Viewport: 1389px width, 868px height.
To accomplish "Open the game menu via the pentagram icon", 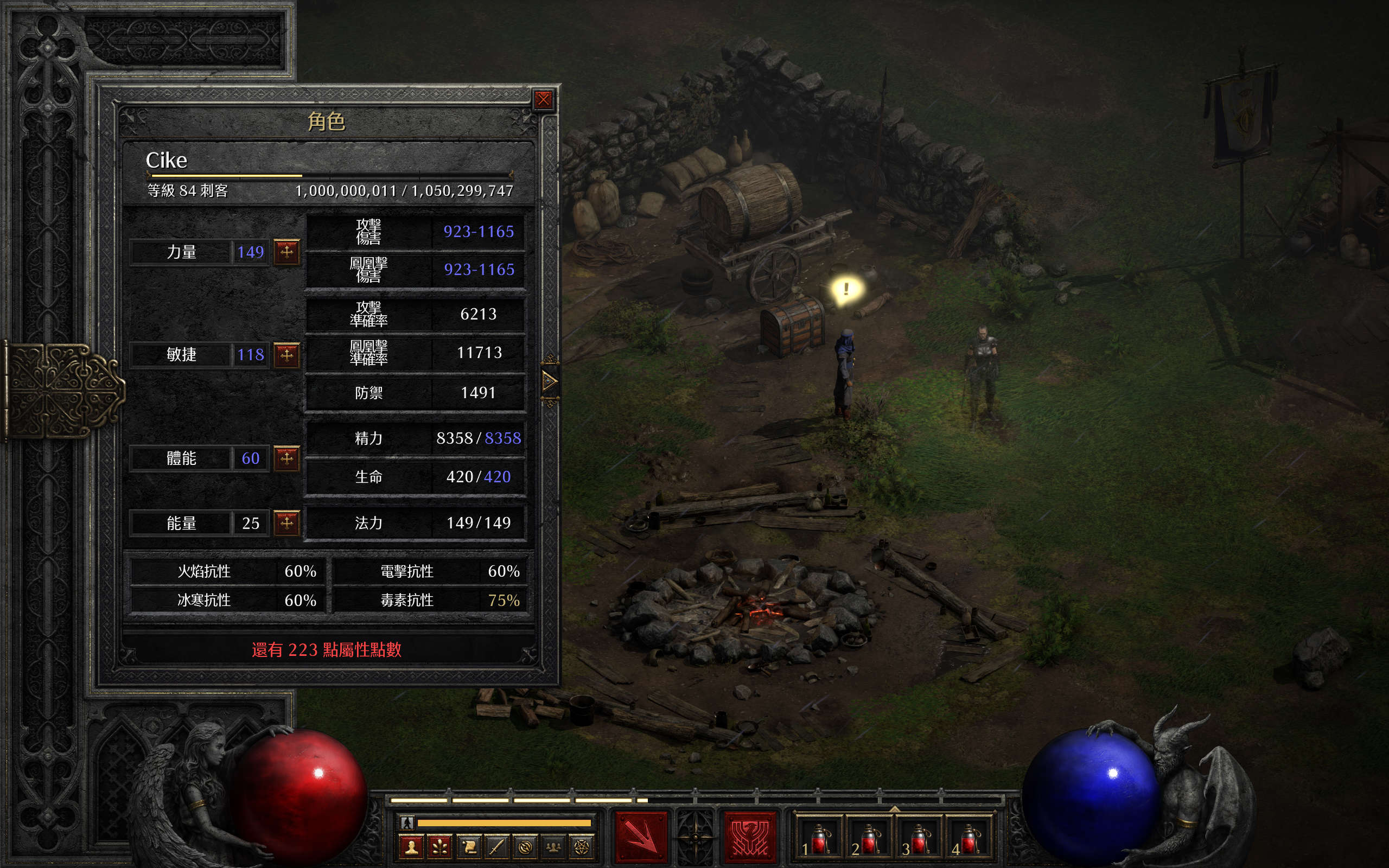I will tap(582, 847).
